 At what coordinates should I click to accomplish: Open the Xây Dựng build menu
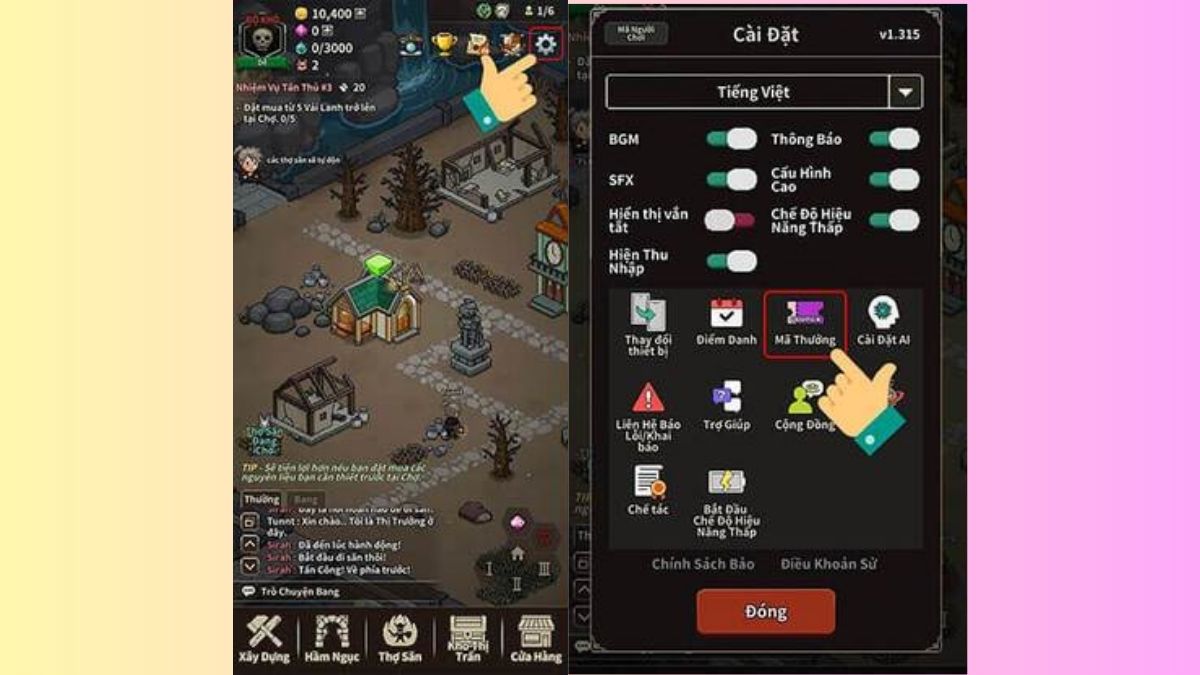click(264, 638)
